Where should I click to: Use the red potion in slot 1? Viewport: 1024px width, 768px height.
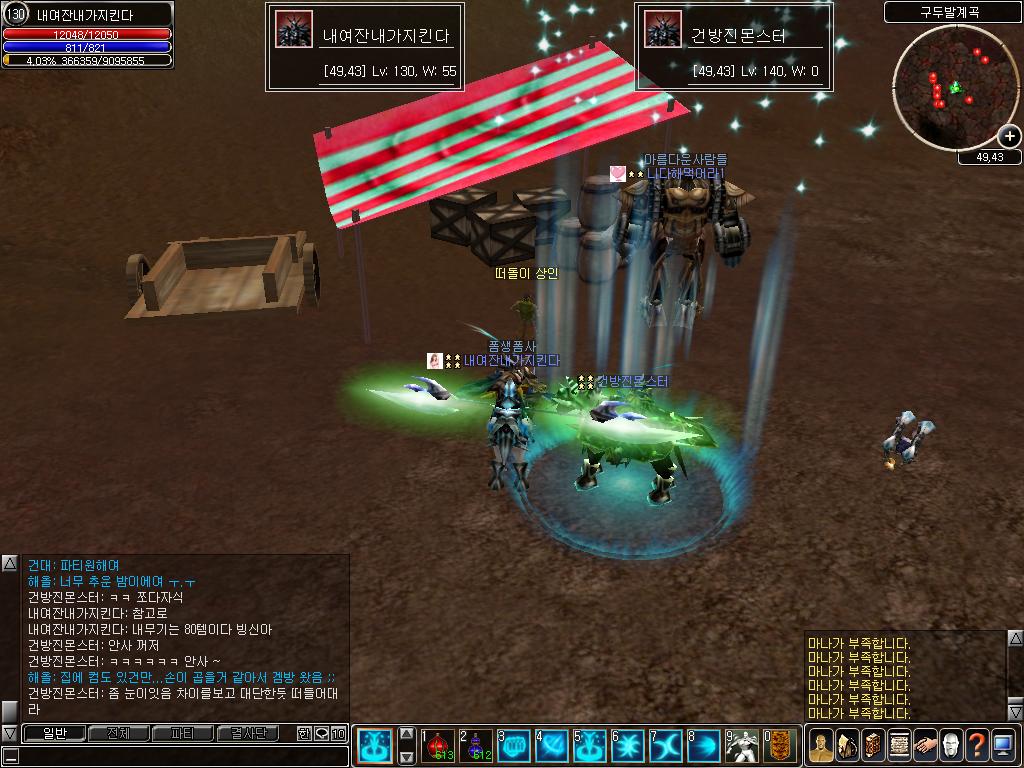(x=439, y=746)
